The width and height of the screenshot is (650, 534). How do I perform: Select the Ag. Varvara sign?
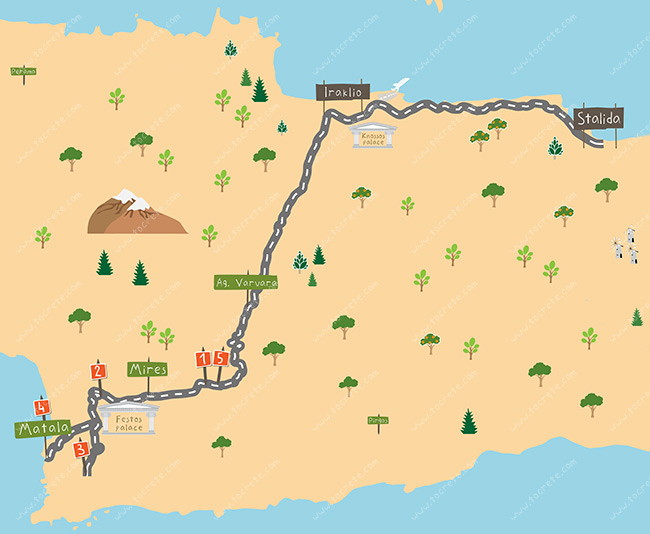pyautogui.click(x=246, y=282)
